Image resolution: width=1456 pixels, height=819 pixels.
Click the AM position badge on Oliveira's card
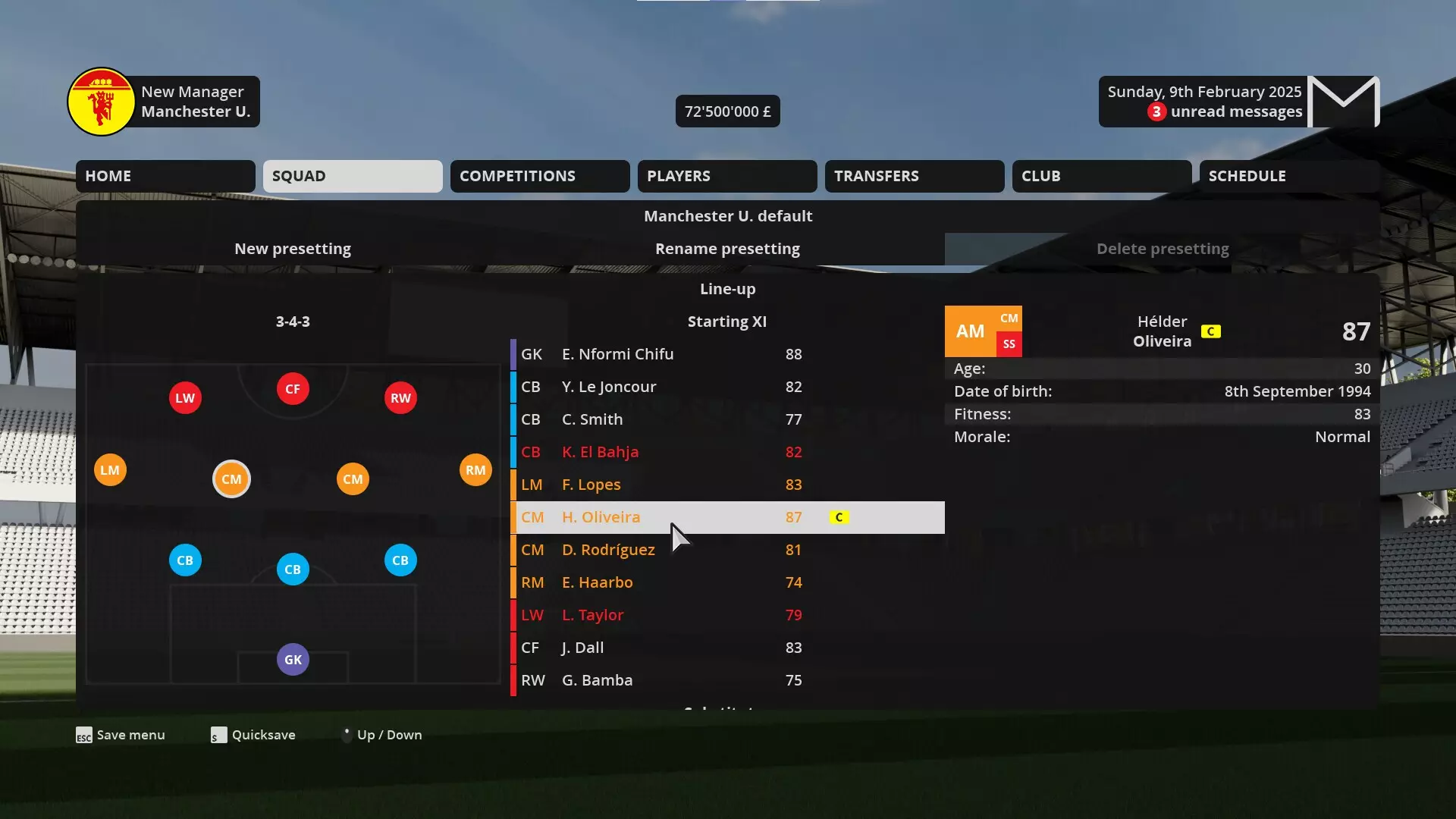pos(970,331)
